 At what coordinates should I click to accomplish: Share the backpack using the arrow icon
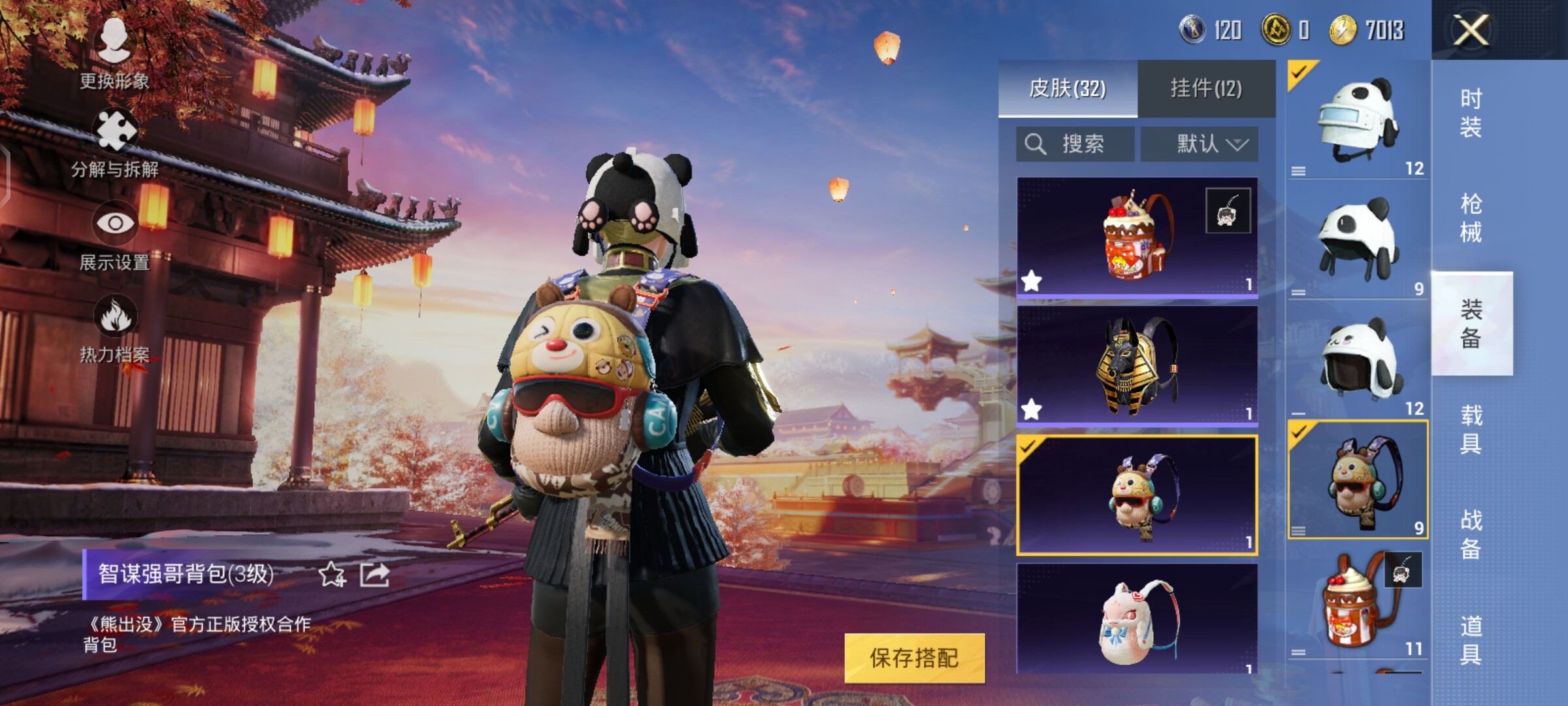[x=375, y=575]
